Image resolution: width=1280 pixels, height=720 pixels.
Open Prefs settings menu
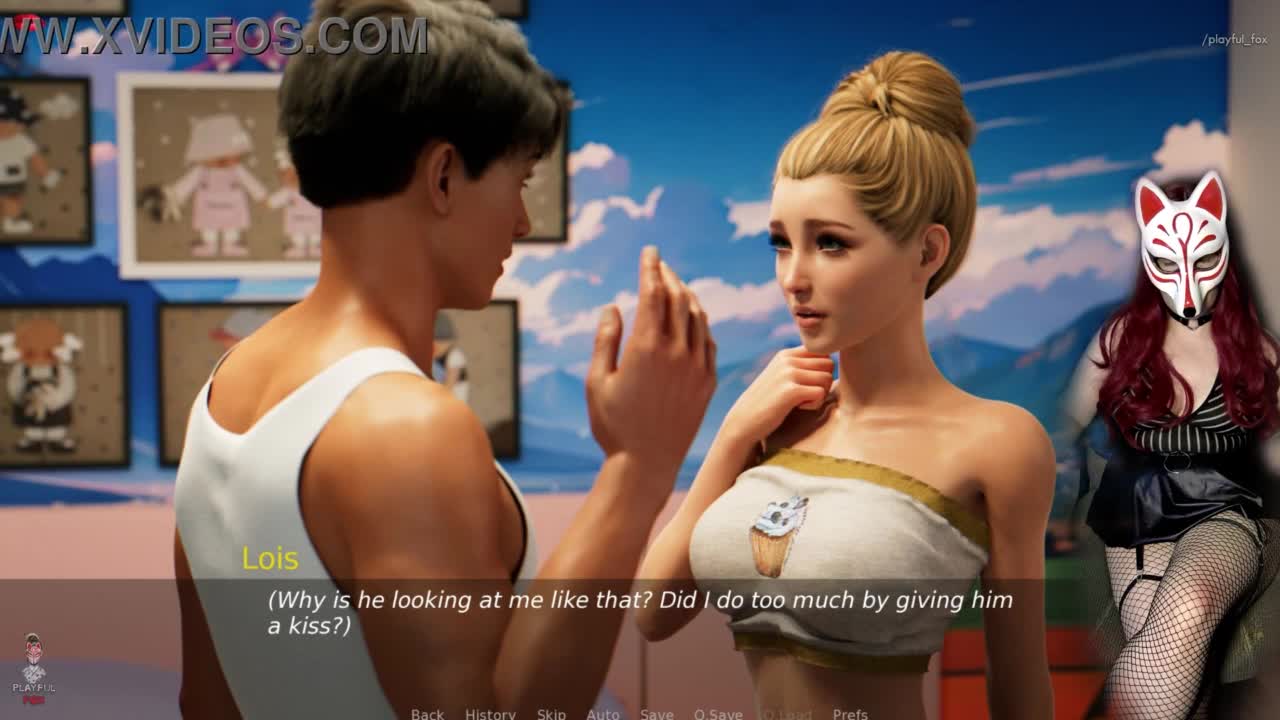point(850,713)
